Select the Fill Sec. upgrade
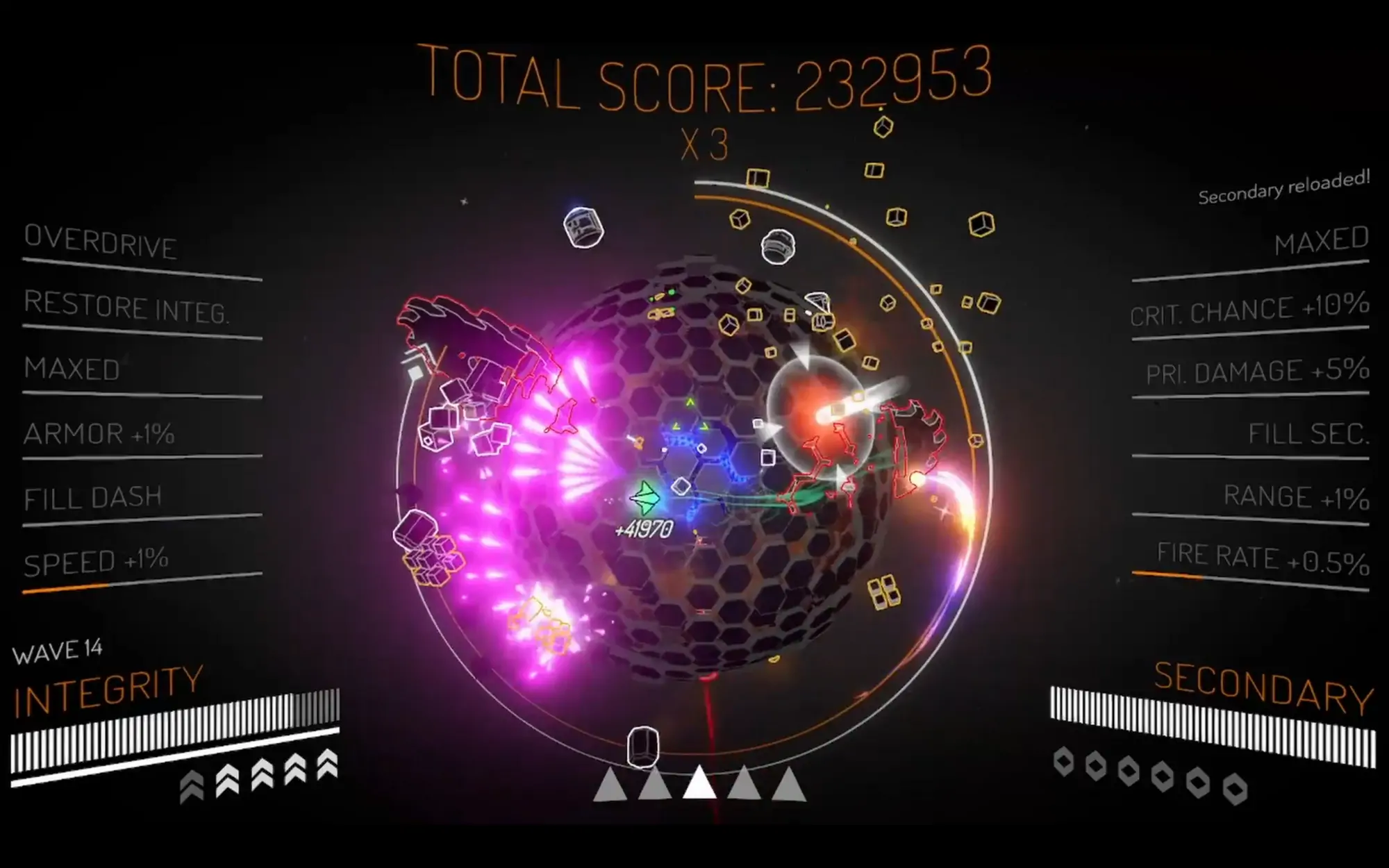The width and height of the screenshot is (1389, 868). pyautogui.click(x=1308, y=434)
